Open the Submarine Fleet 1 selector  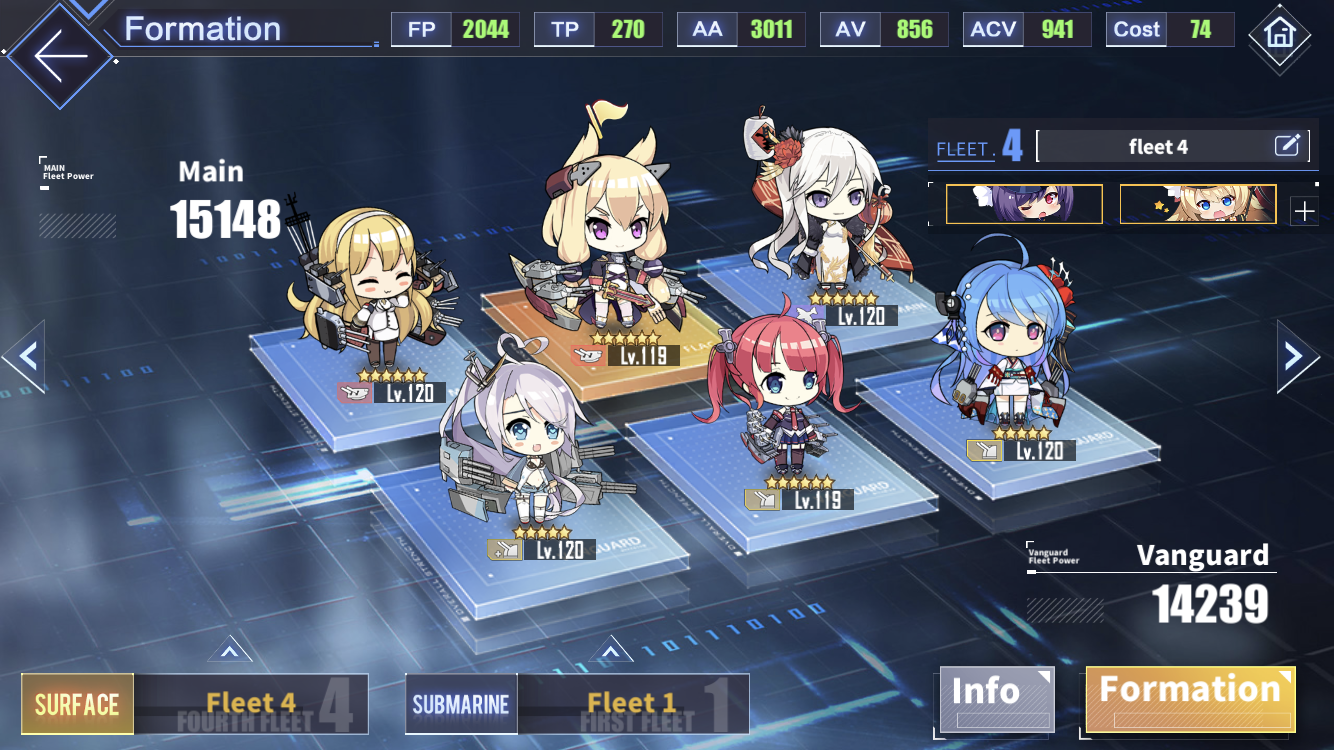point(577,704)
